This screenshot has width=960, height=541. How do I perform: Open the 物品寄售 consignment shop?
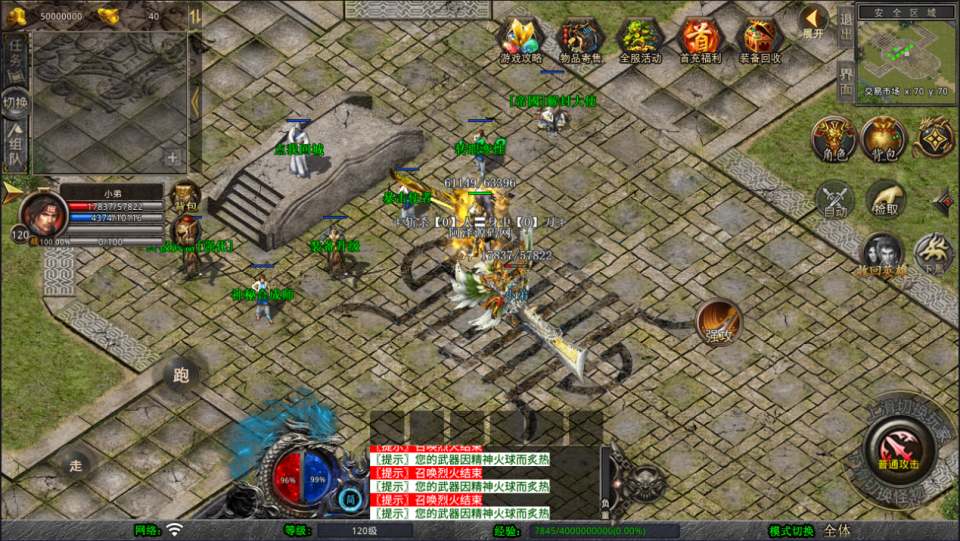click(x=580, y=40)
